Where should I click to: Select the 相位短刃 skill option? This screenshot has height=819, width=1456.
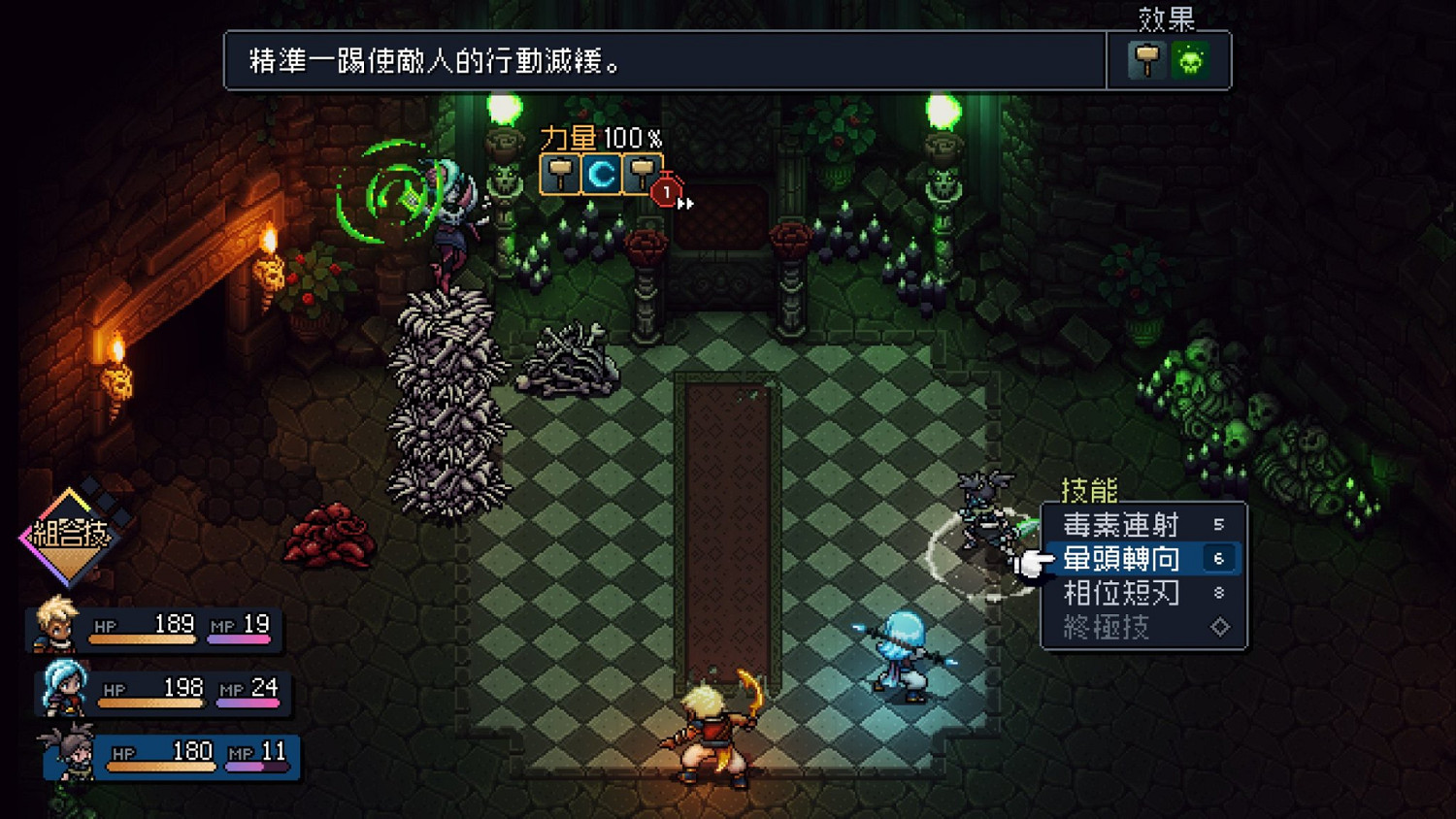click(x=1121, y=592)
